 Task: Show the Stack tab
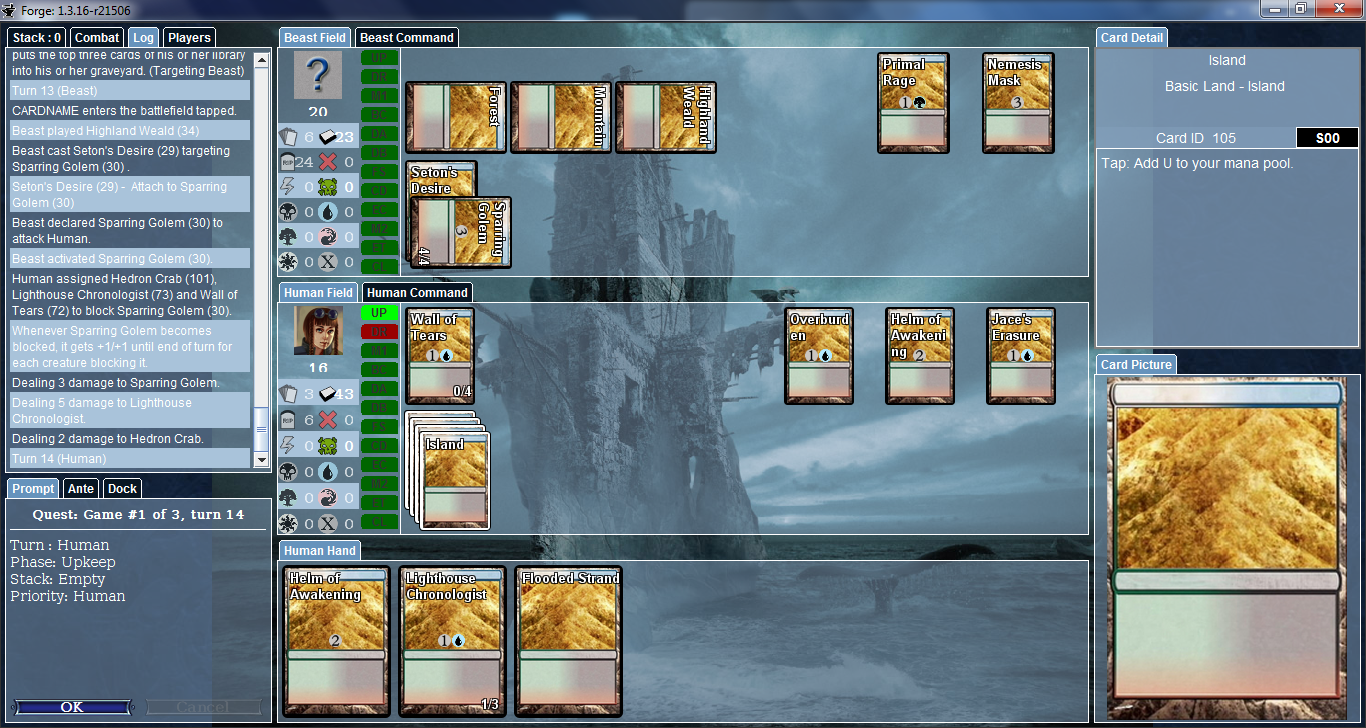pyautogui.click(x=38, y=38)
